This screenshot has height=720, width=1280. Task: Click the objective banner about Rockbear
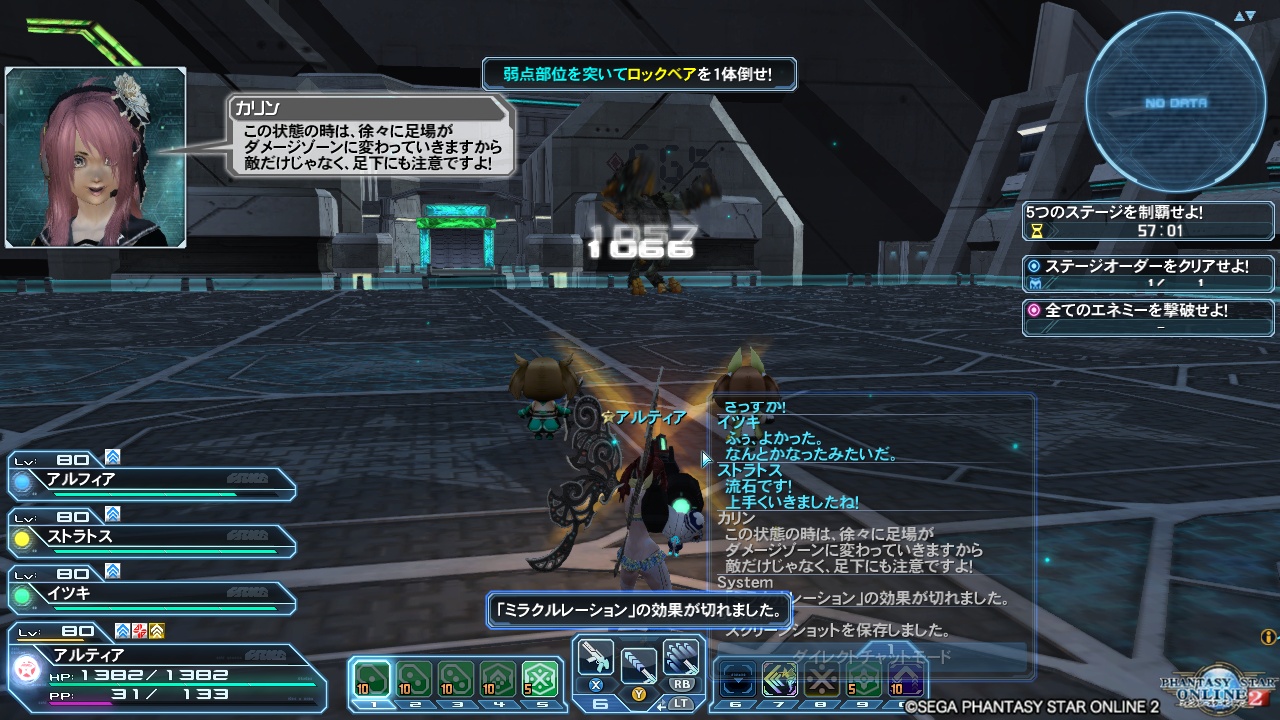point(639,74)
